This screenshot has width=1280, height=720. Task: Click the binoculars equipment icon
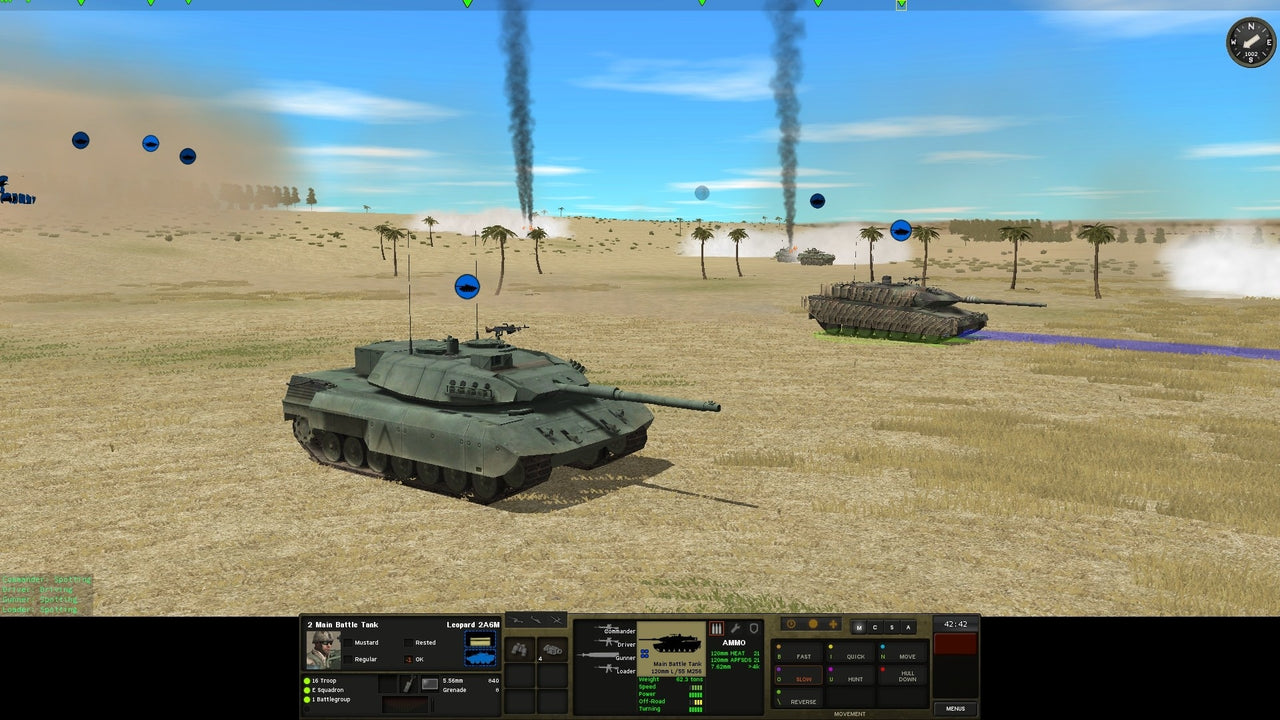pos(519,650)
